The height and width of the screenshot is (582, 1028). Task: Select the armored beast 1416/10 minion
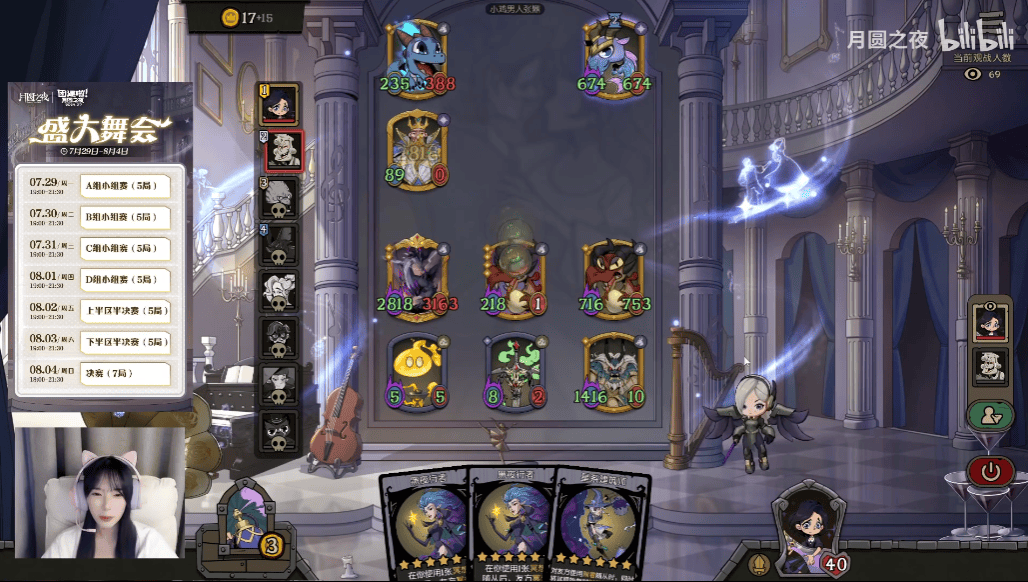pyautogui.click(x=613, y=370)
